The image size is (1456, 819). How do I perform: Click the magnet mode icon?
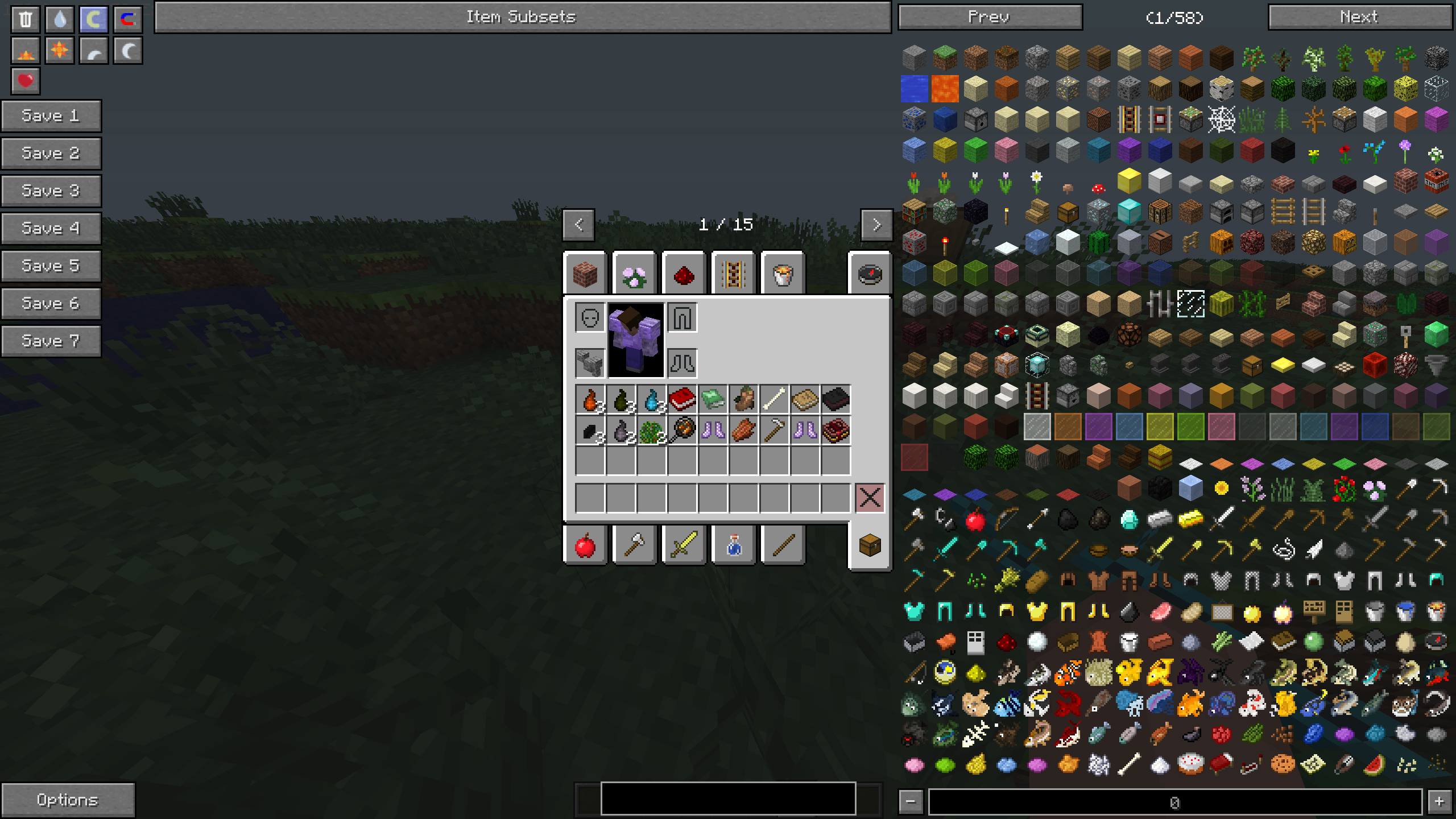(x=127, y=19)
